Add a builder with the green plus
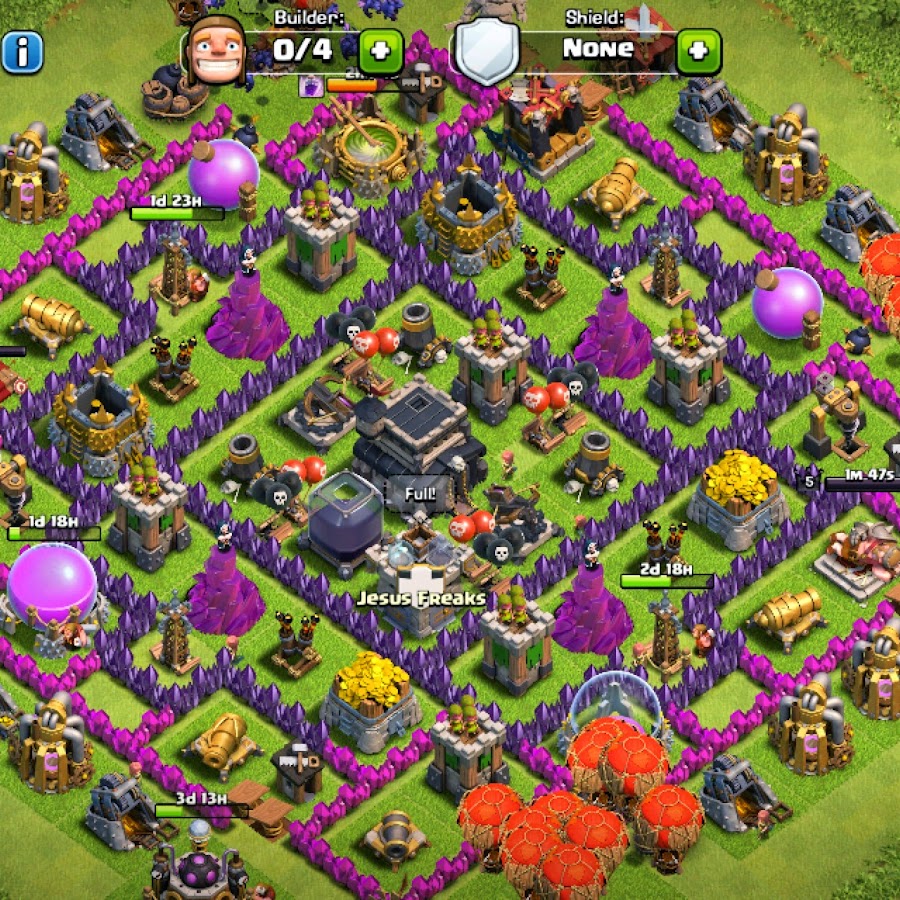 (380, 49)
